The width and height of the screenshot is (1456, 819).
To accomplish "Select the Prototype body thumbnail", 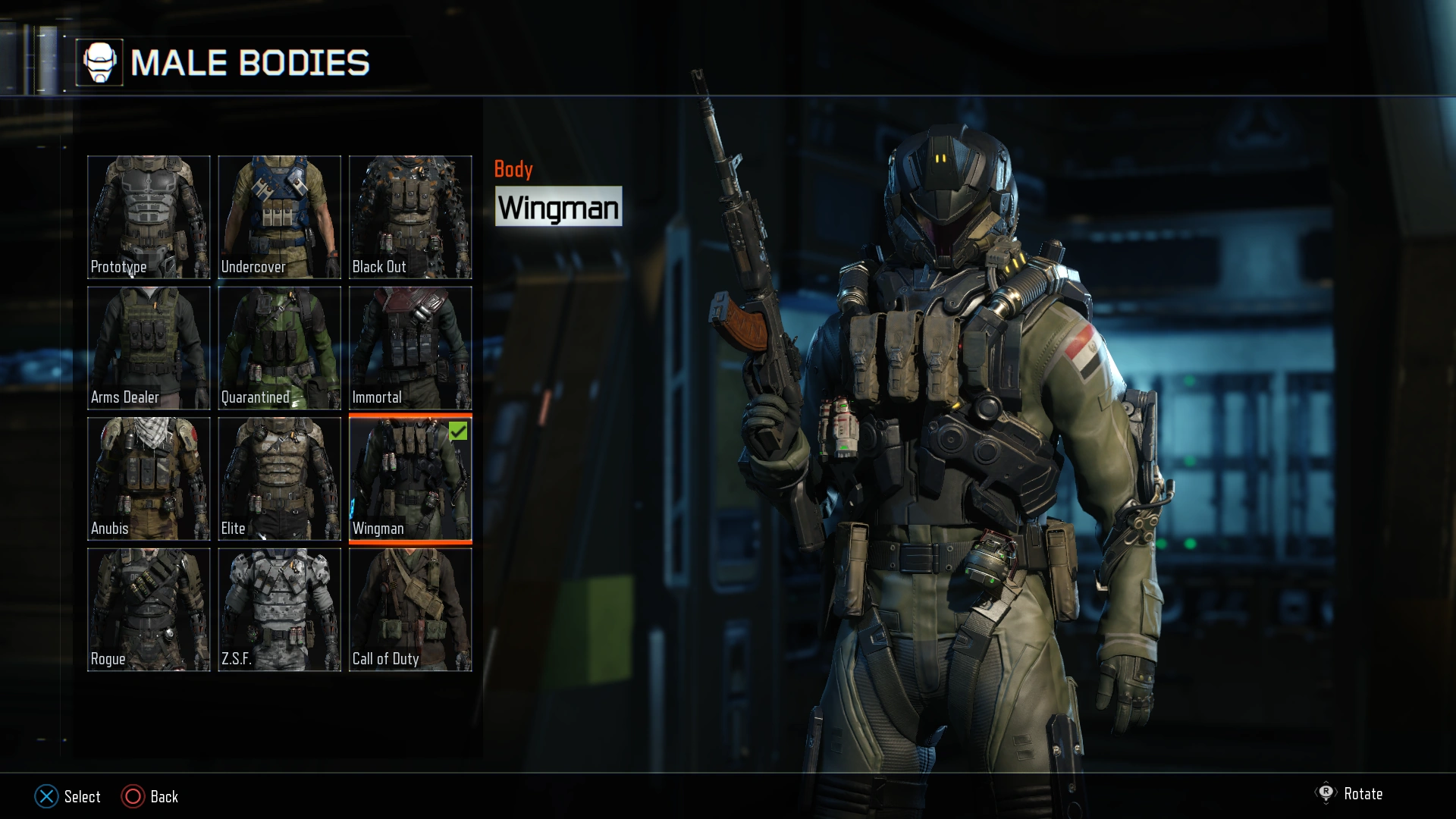I will point(149,218).
